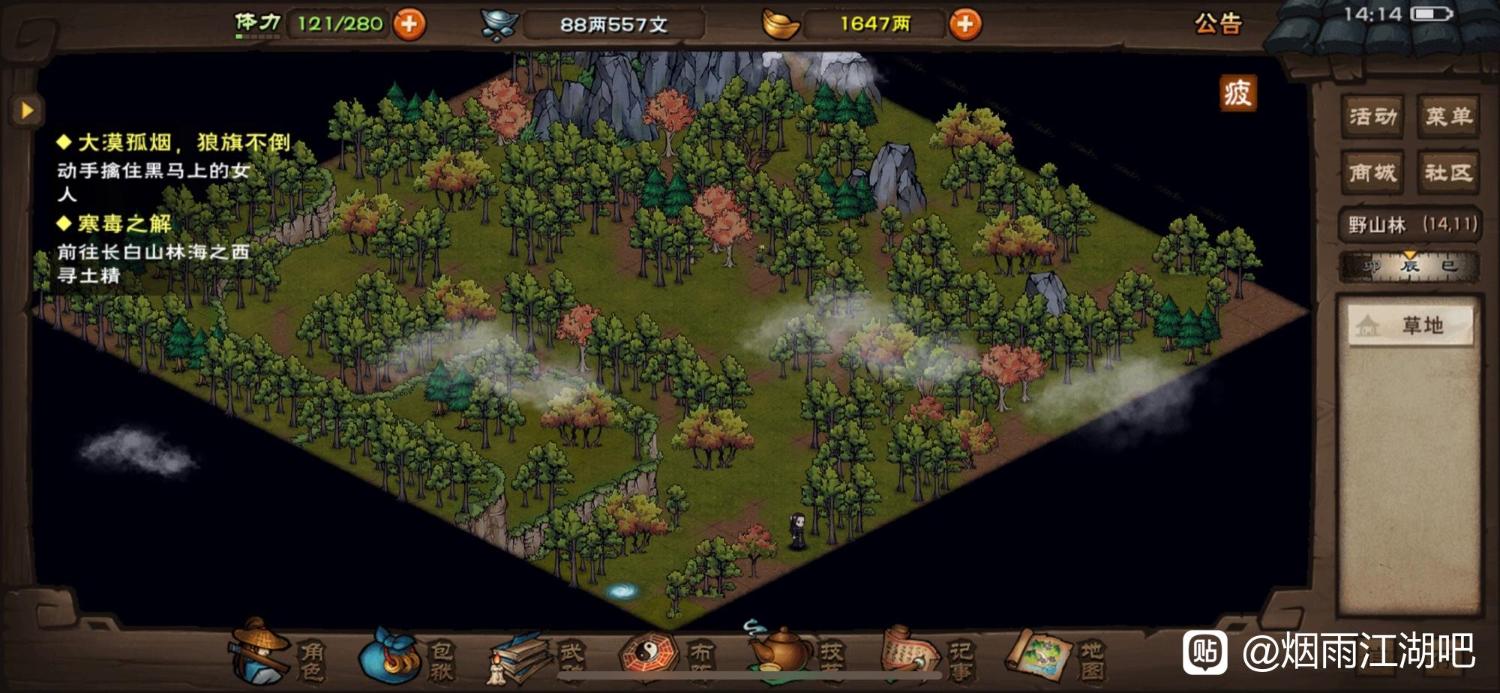The height and width of the screenshot is (693, 1500).
Task: Visit the 商城 shop
Action: coord(1373,173)
